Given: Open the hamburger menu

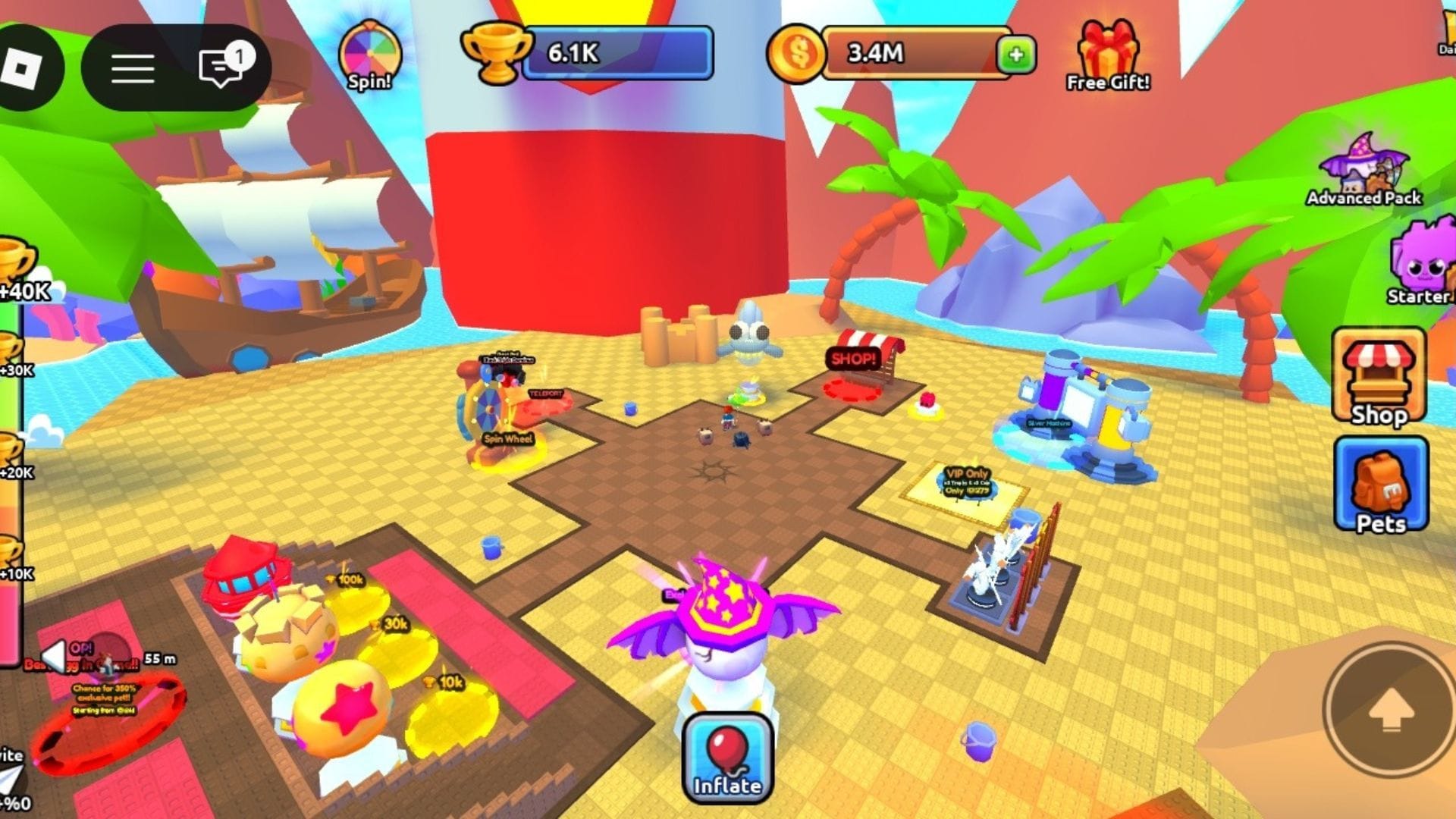Looking at the screenshot, I should tap(133, 68).
